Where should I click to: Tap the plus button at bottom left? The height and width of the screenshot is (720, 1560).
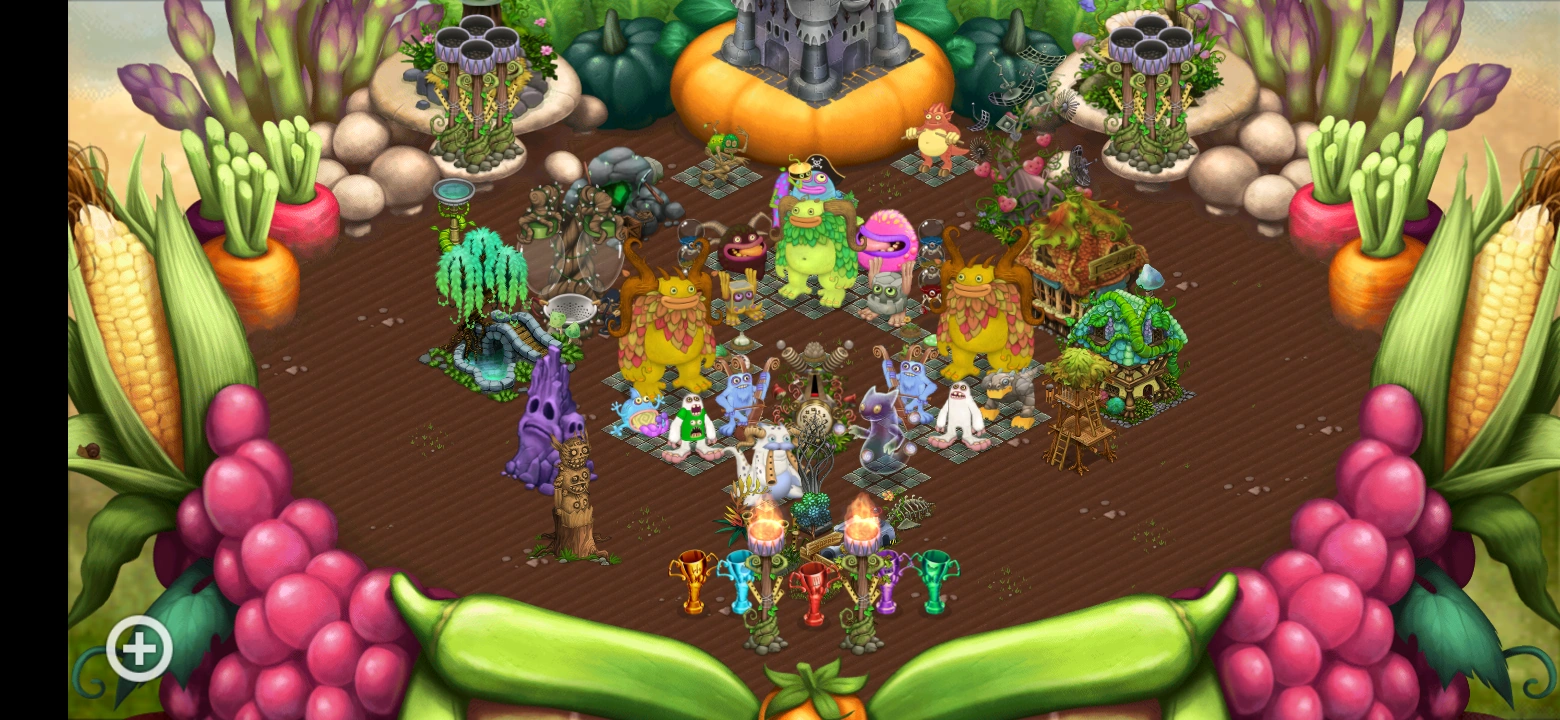click(x=139, y=648)
